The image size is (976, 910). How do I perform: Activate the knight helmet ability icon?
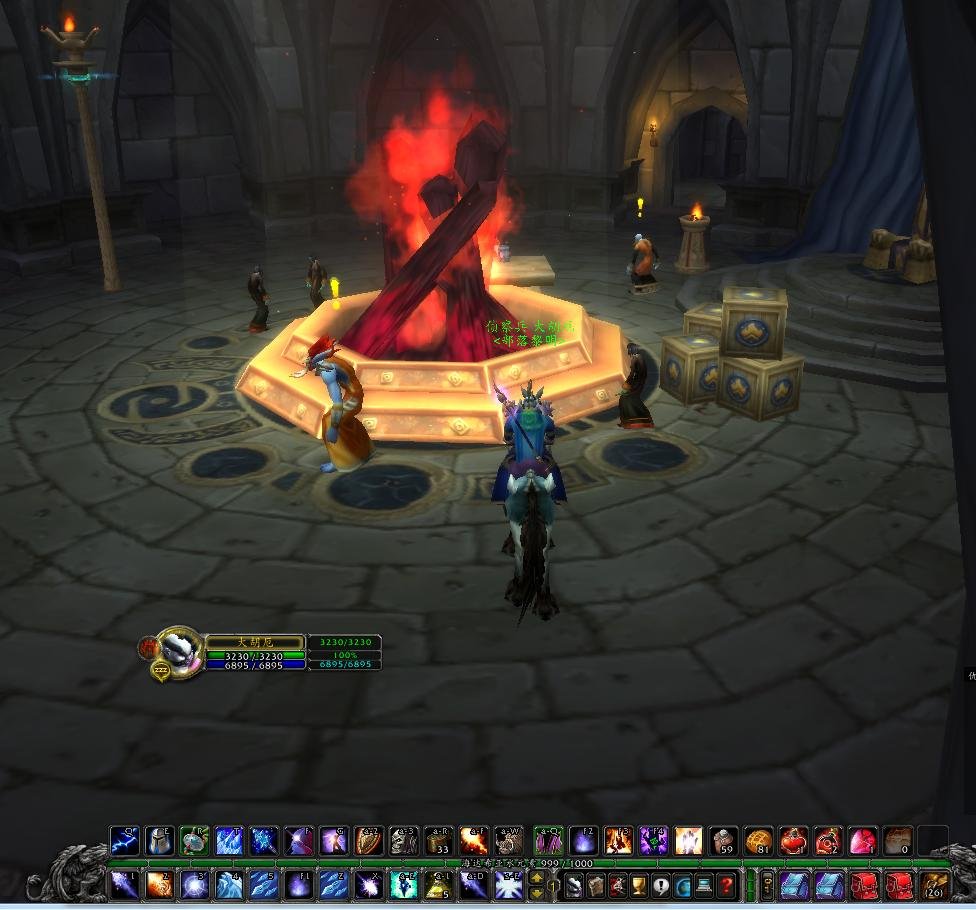point(159,841)
